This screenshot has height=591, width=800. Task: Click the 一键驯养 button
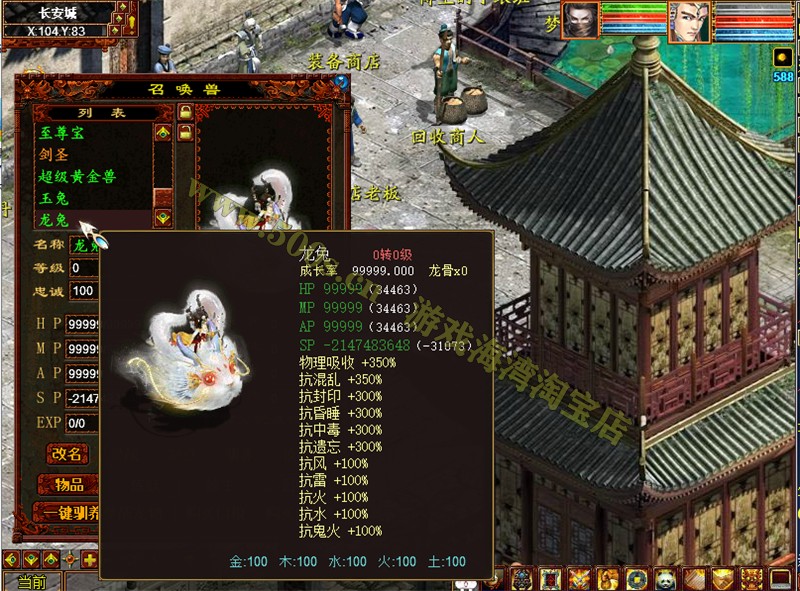(x=67, y=513)
